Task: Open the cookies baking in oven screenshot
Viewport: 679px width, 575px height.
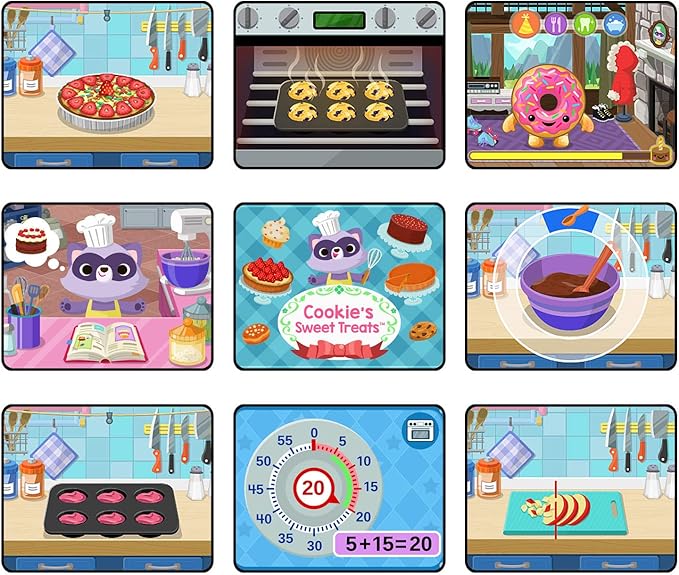Action: 339,85
